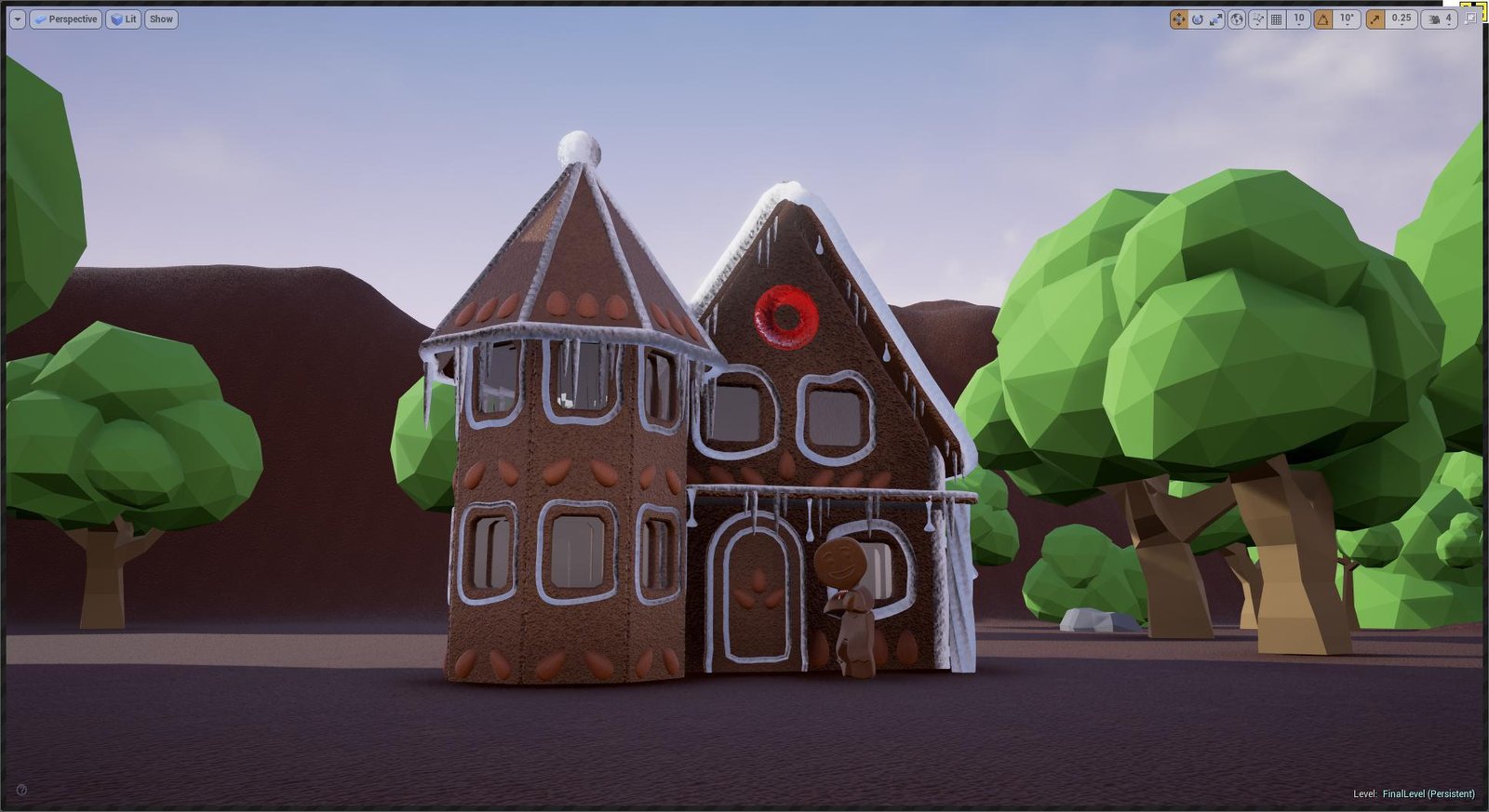Click the Perspective viewport button
Screen dimensions: 1489x812
click(x=65, y=19)
